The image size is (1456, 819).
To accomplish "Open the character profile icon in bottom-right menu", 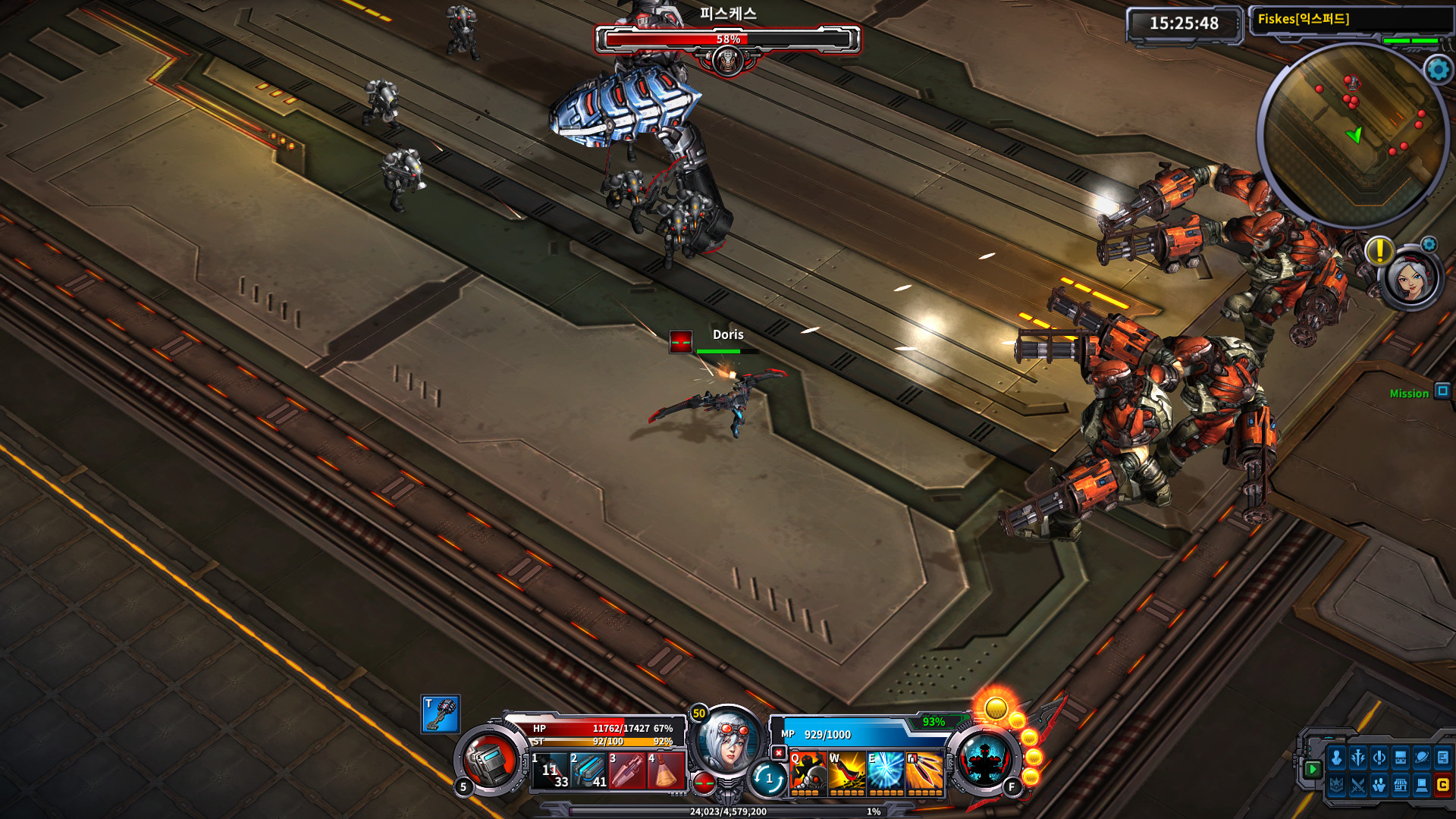I will [1337, 758].
